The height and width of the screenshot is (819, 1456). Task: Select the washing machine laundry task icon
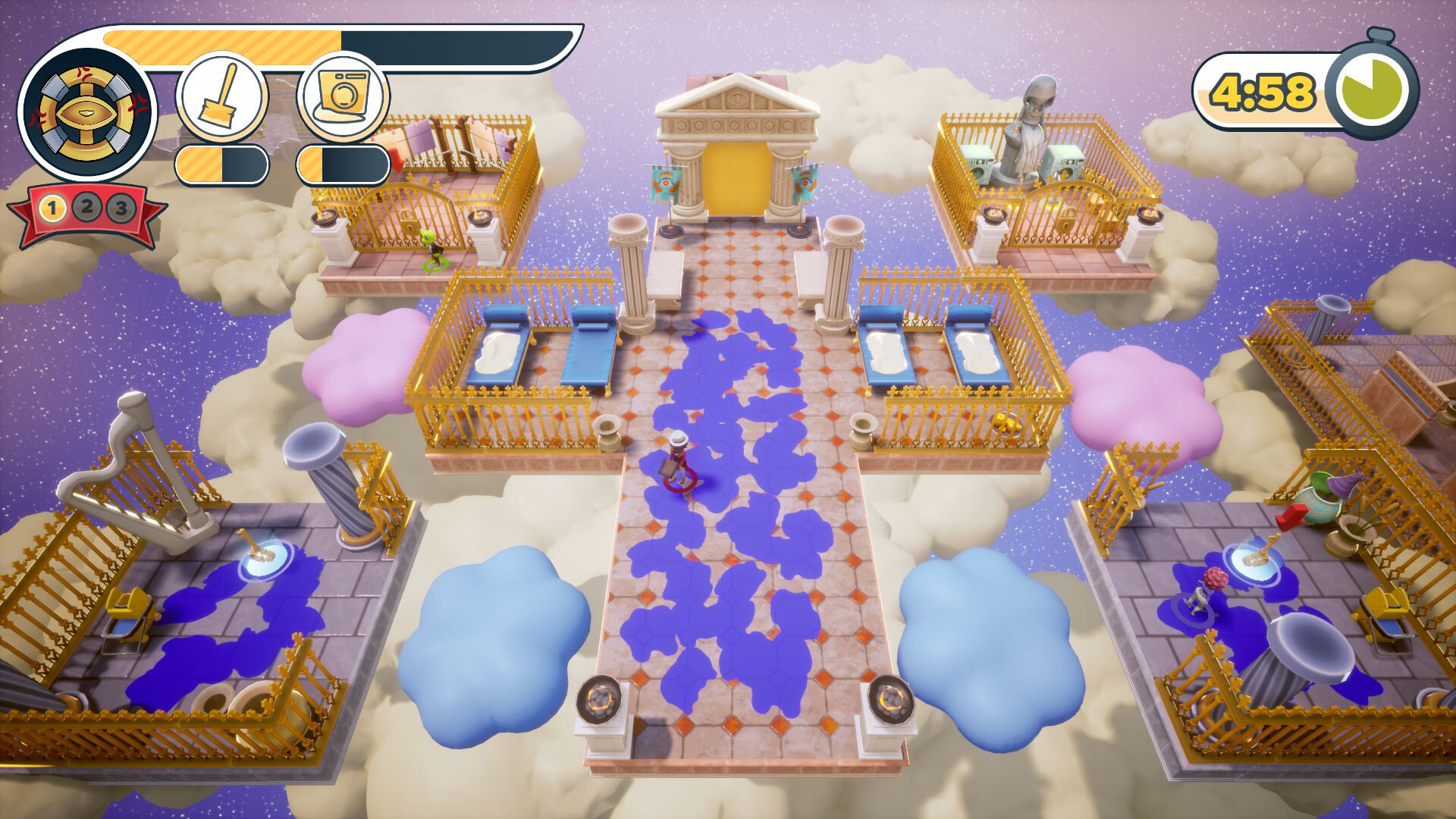pyautogui.click(x=343, y=98)
